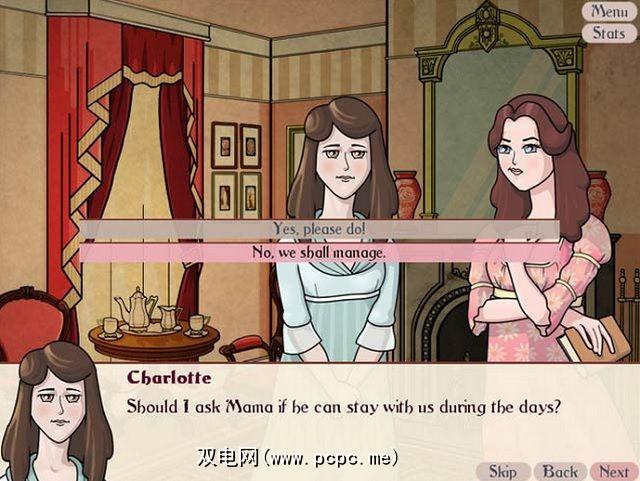This screenshot has height=481, width=640.
Task: Advance with the Next button
Action: [612, 471]
